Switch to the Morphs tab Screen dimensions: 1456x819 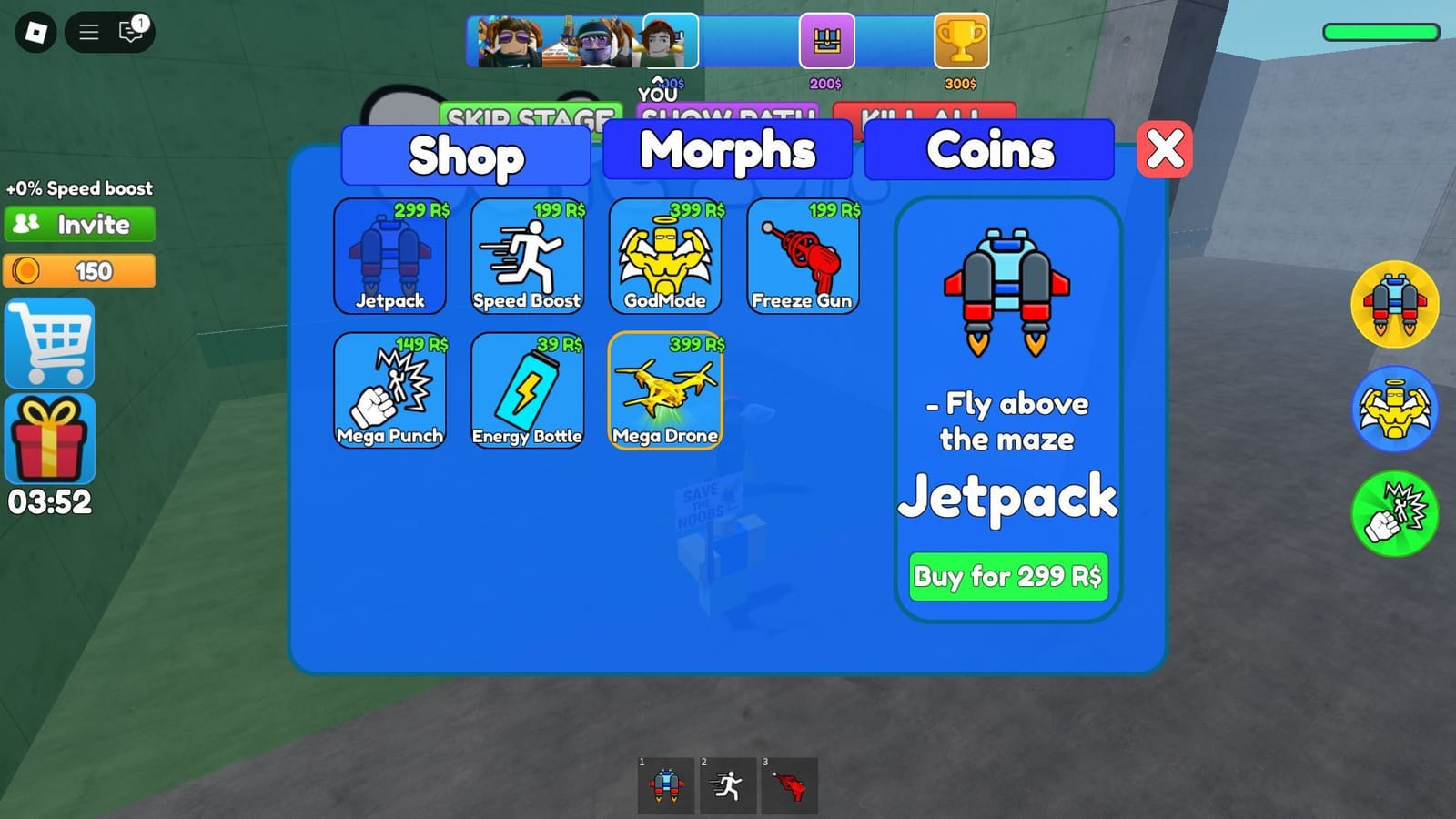click(726, 151)
